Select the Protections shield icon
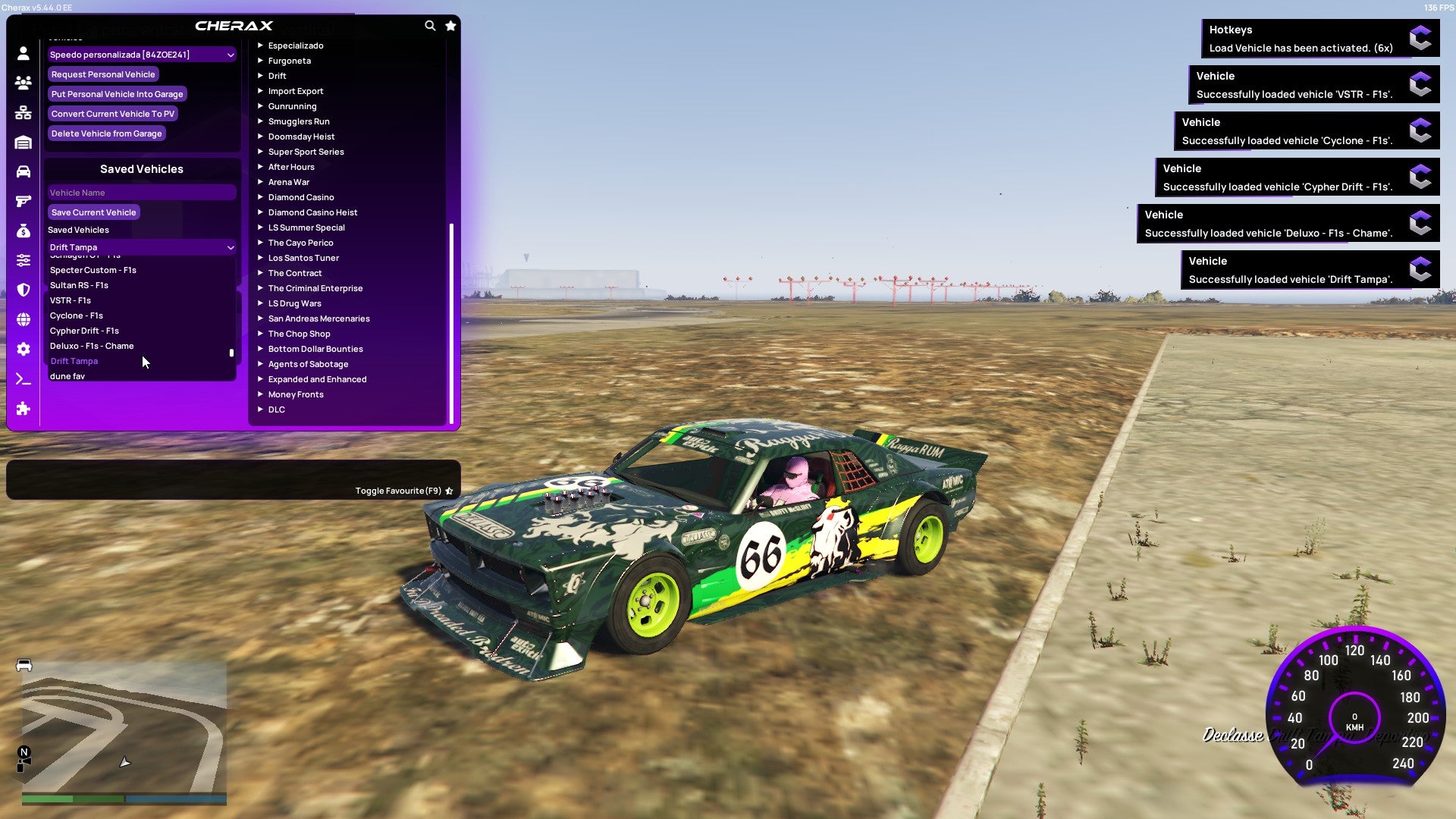 (23, 290)
